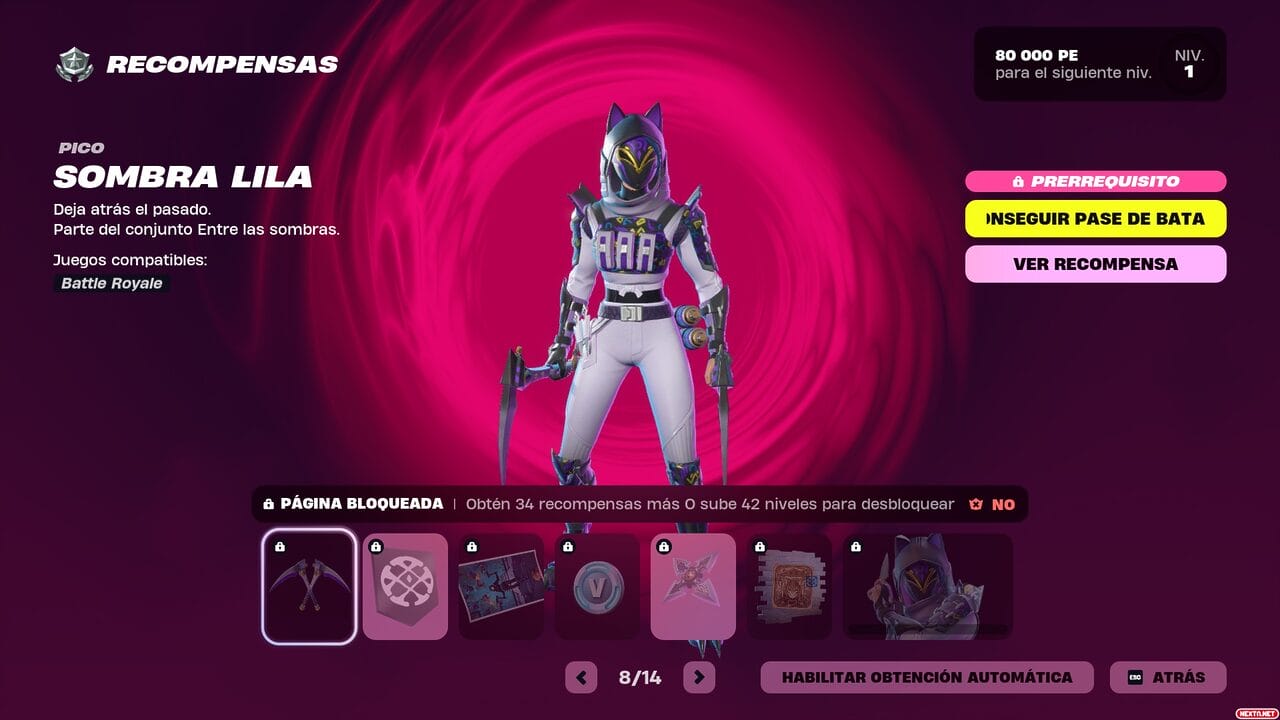The width and height of the screenshot is (1280, 720).
Task: Select the loading screen picture reward
Action: click(x=501, y=586)
